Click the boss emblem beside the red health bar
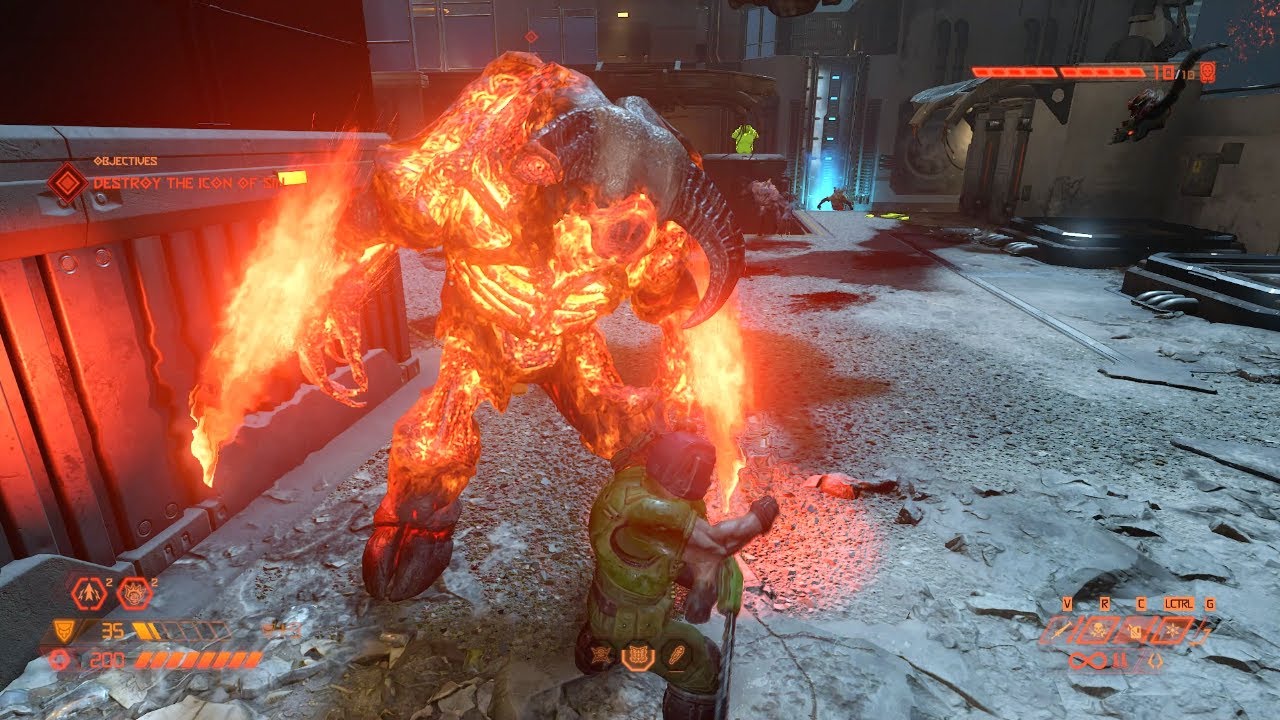The image size is (1280, 720). pos(1208,72)
